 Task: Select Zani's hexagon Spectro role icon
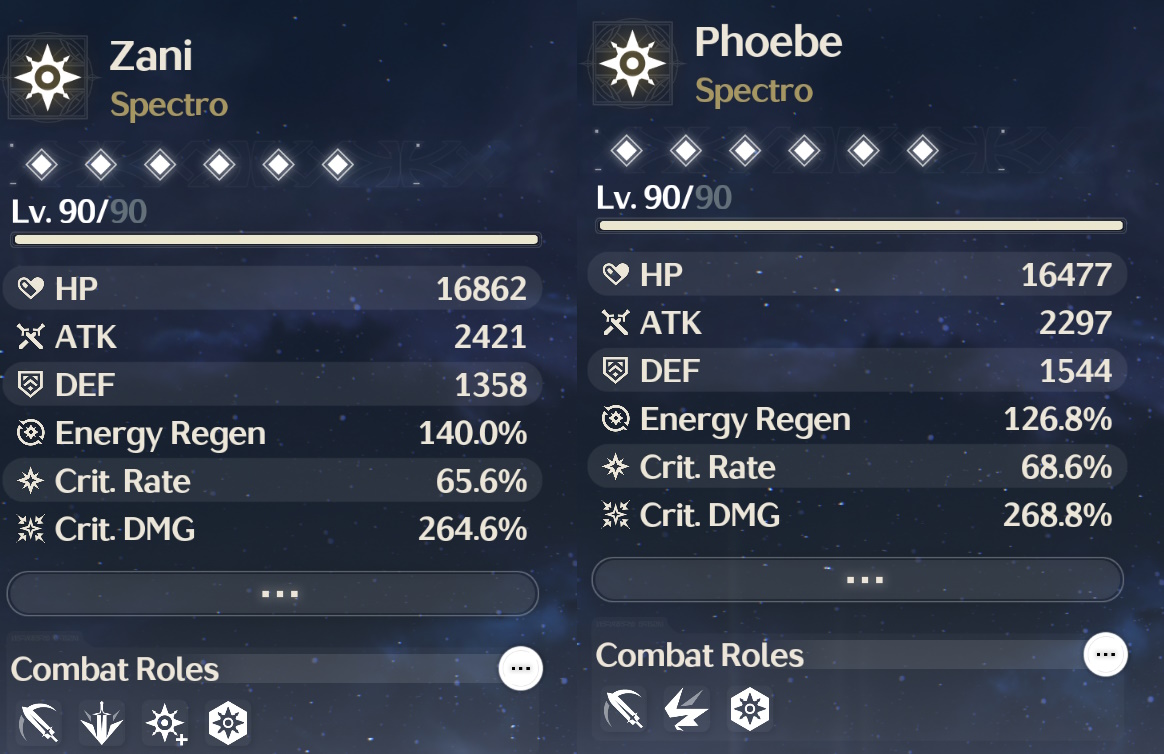pos(227,722)
